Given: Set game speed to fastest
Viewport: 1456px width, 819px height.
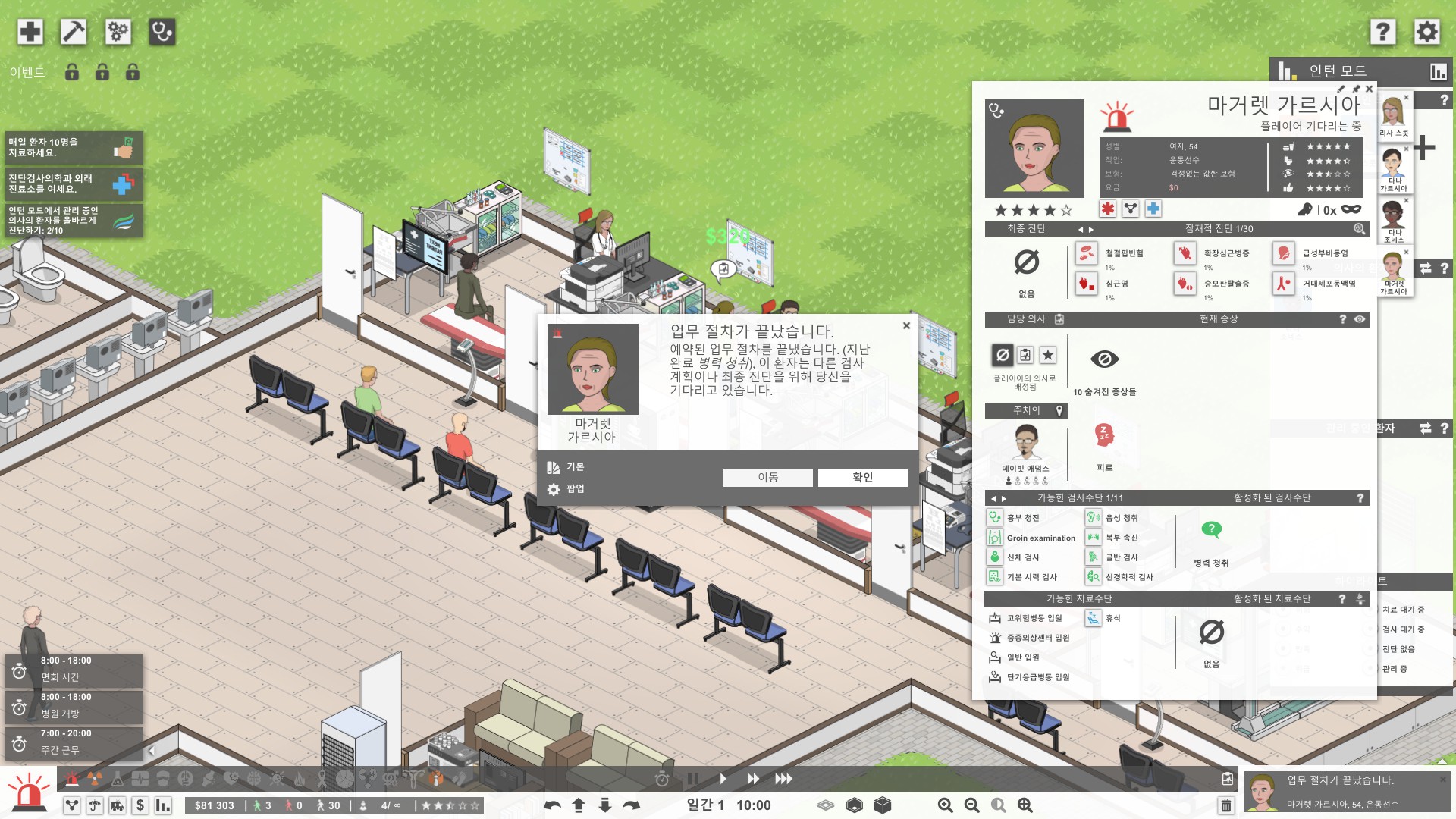Looking at the screenshot, I should (783, 779).
